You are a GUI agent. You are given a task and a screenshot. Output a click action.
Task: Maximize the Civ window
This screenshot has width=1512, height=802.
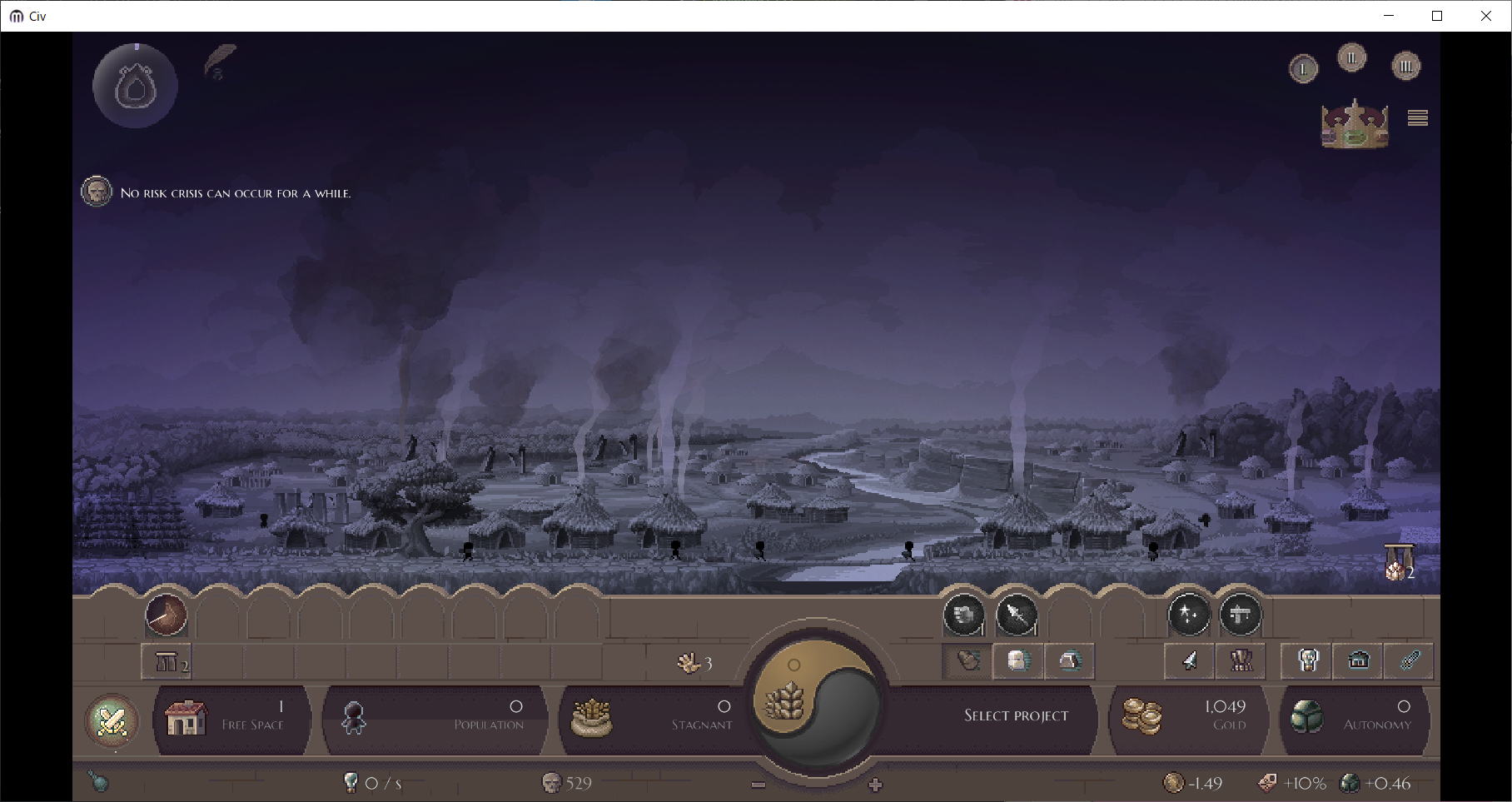pos(1437,16)
